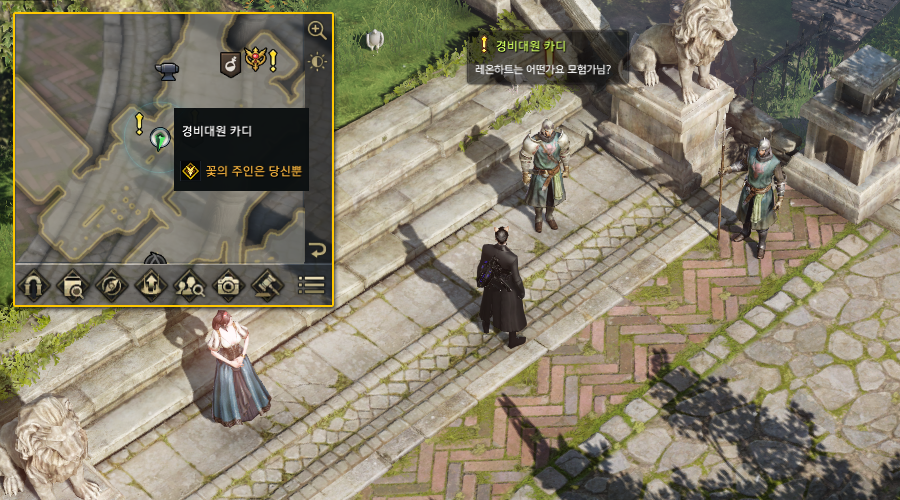Click the green player location marker on minimap
The width and height of the screenshot is (900, 500).
coord(158,139)
